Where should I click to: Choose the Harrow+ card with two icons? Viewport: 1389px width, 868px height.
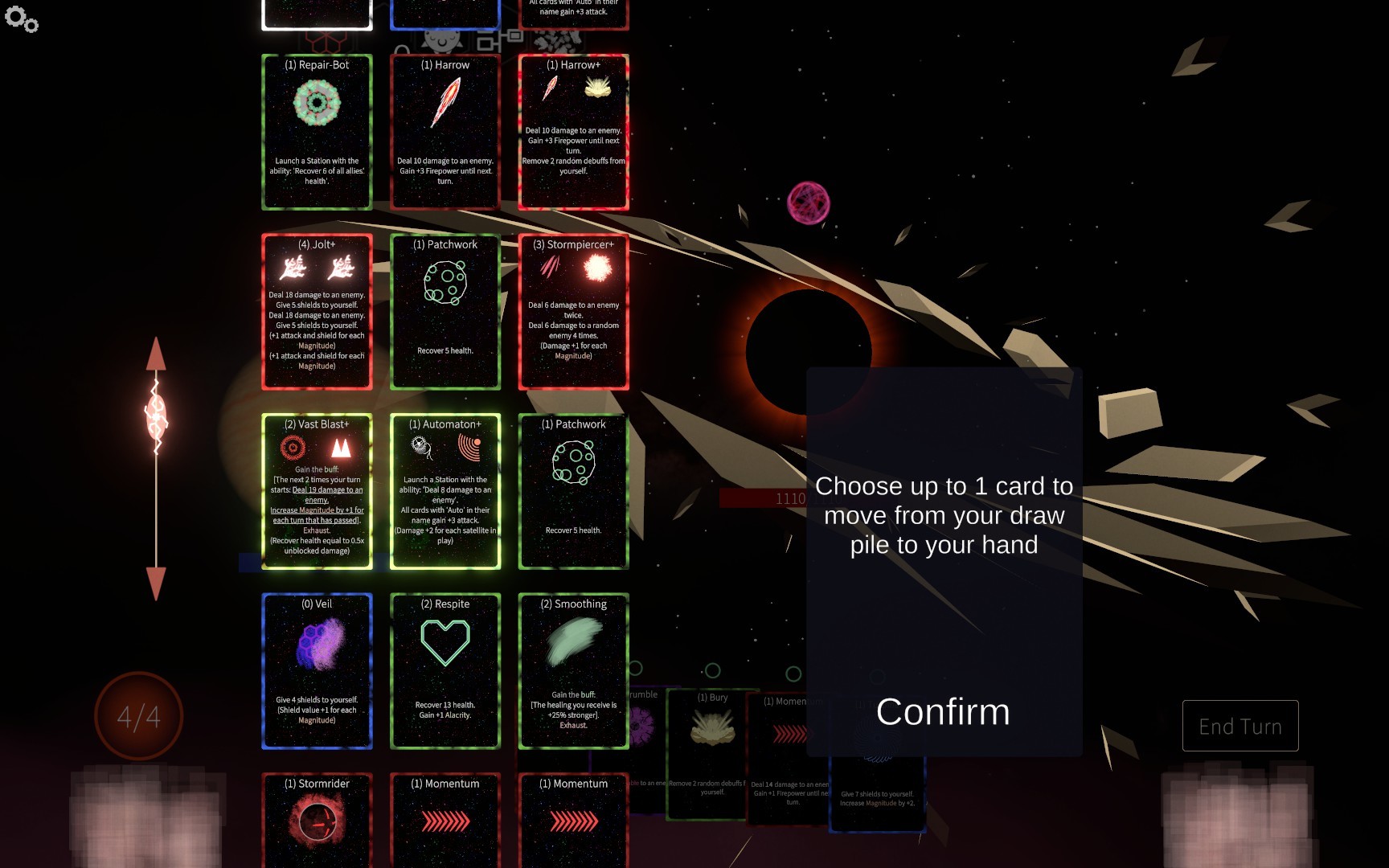point(573,132)
